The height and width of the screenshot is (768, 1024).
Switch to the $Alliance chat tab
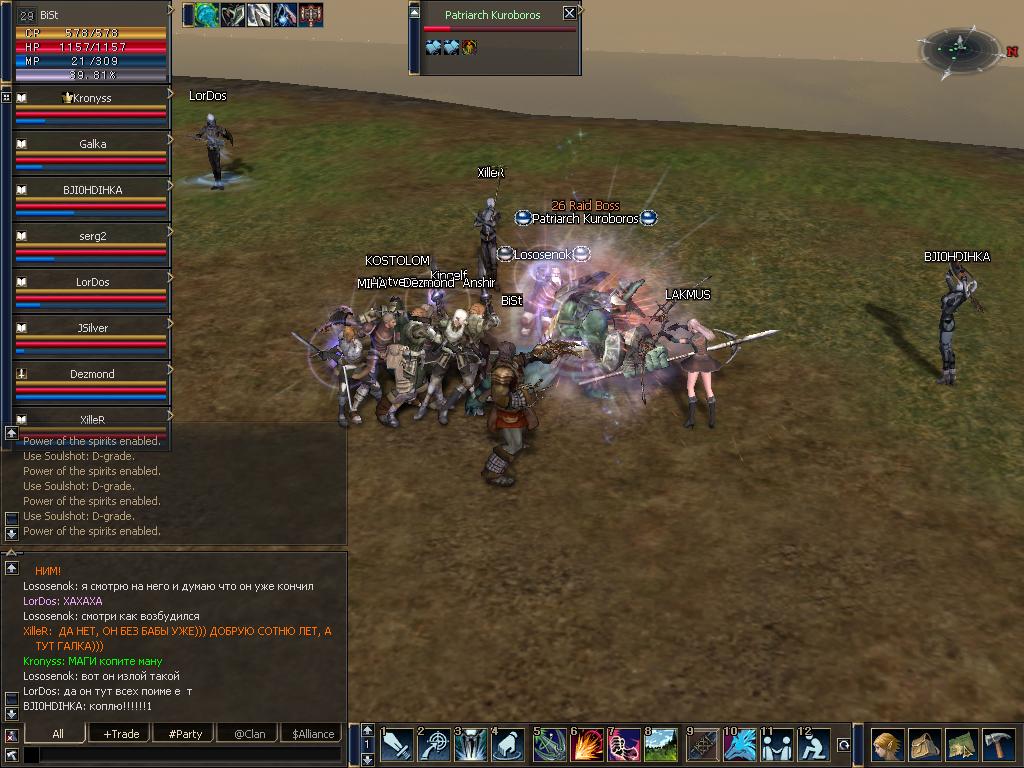point(313,733)
